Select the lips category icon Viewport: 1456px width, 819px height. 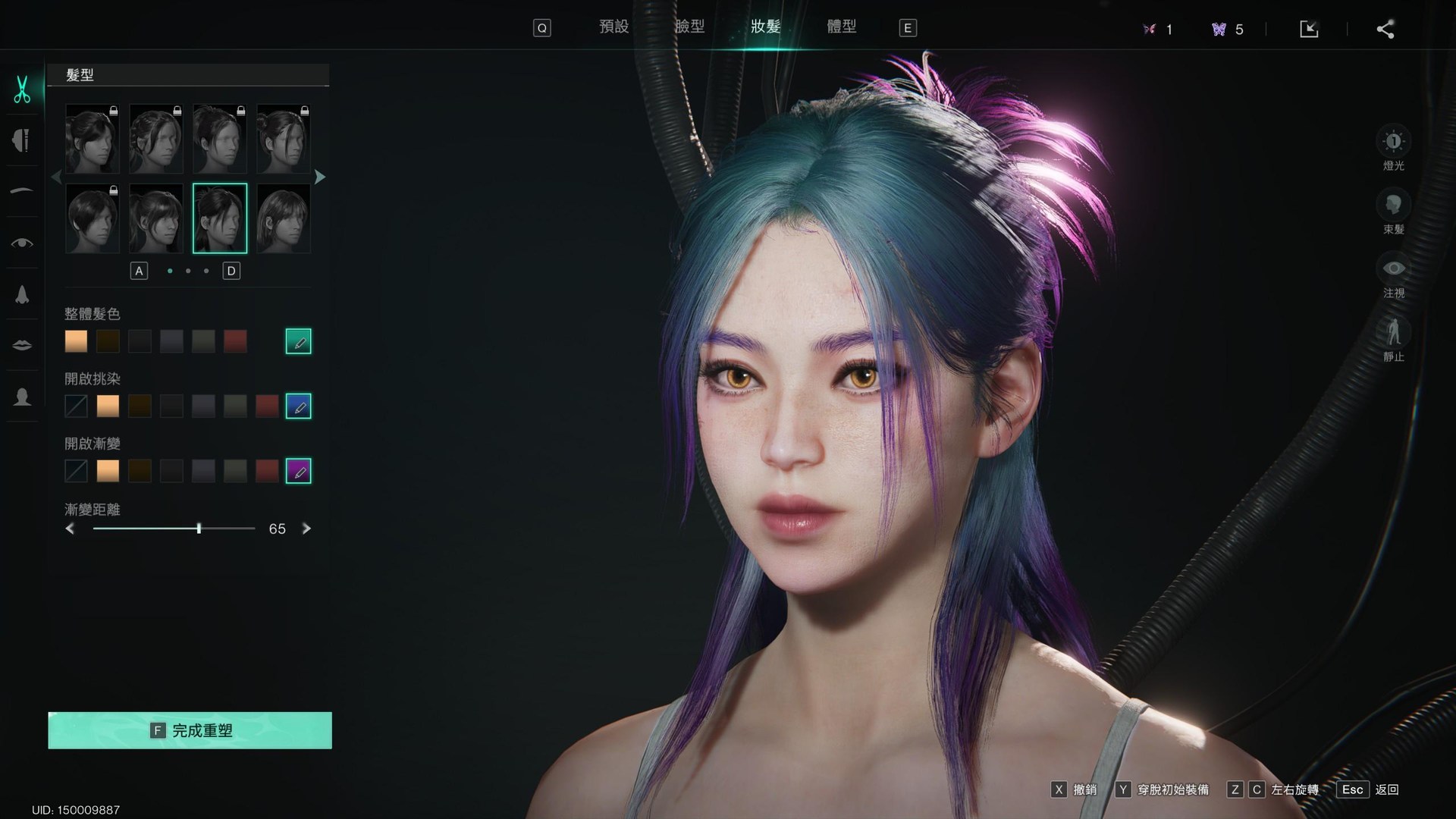[22, 345]
